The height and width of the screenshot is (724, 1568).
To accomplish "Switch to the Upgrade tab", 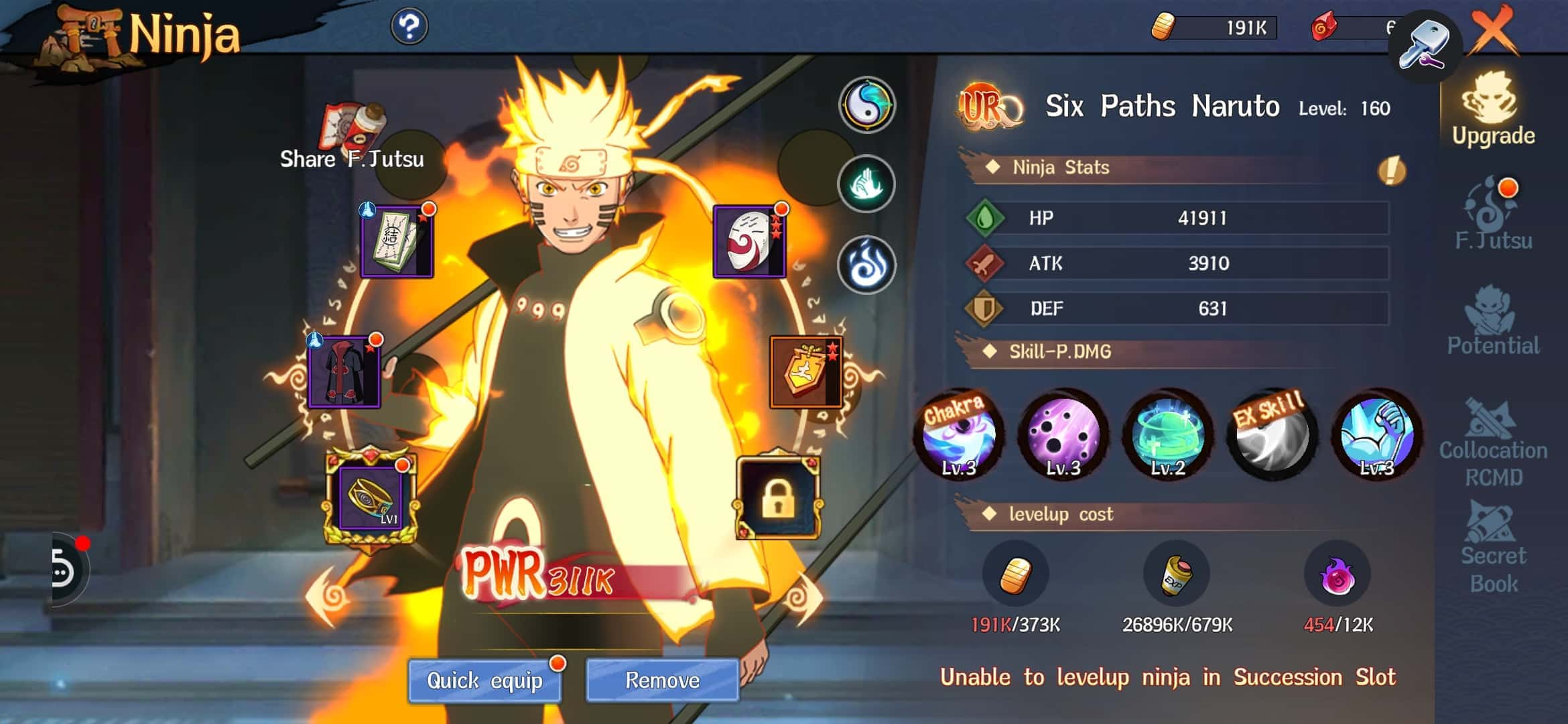I will click(1493, 111).
